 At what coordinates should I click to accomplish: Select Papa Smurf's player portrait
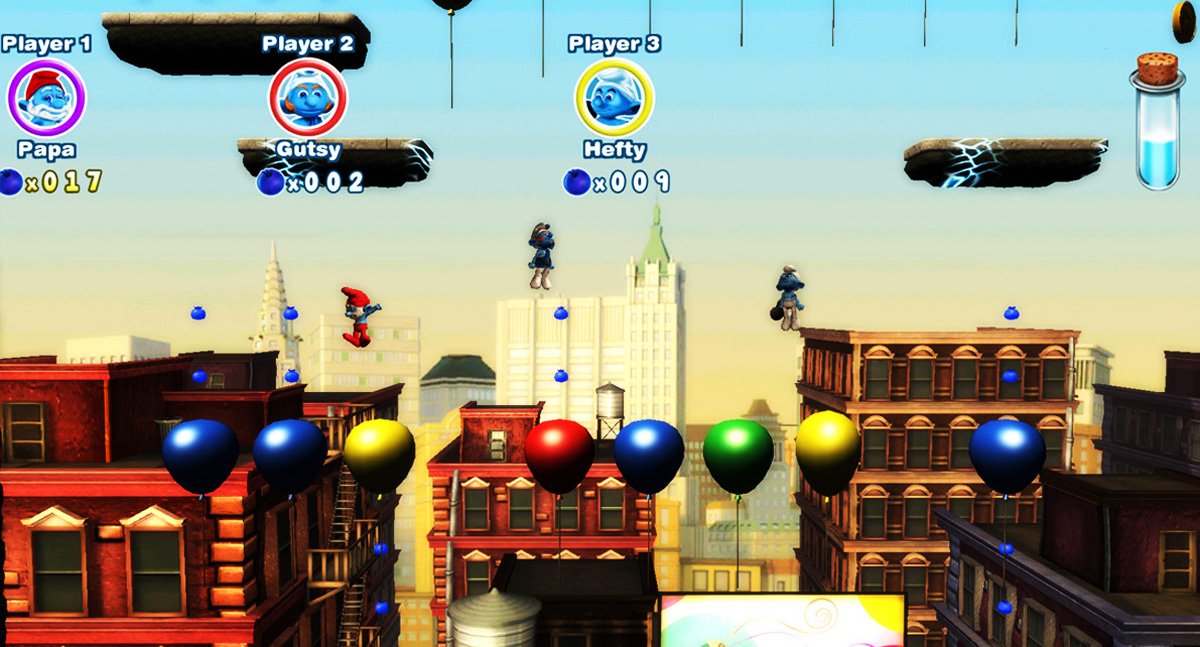[46, 97]
